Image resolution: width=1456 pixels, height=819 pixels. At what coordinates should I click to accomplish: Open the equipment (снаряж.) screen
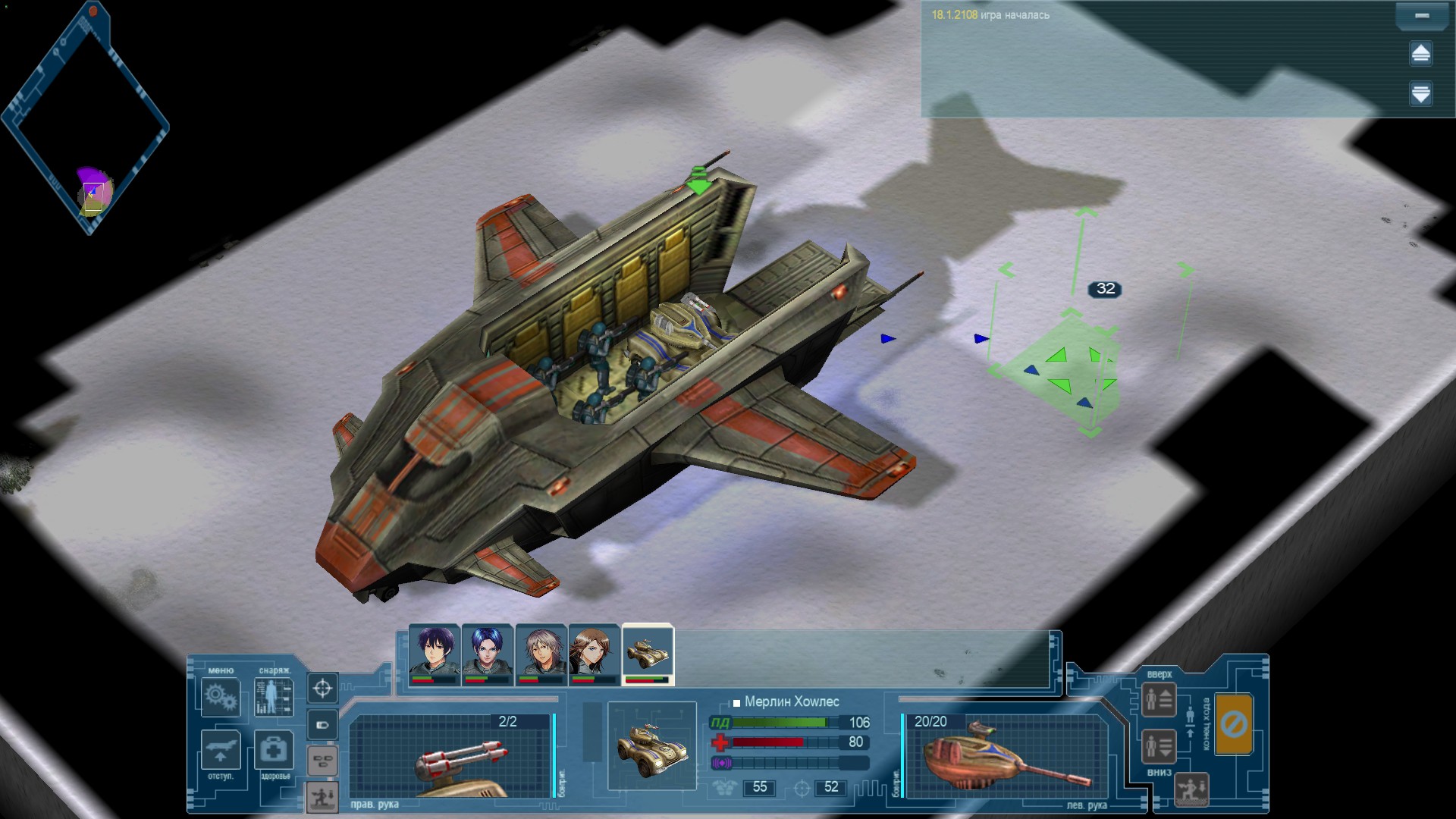273,697
